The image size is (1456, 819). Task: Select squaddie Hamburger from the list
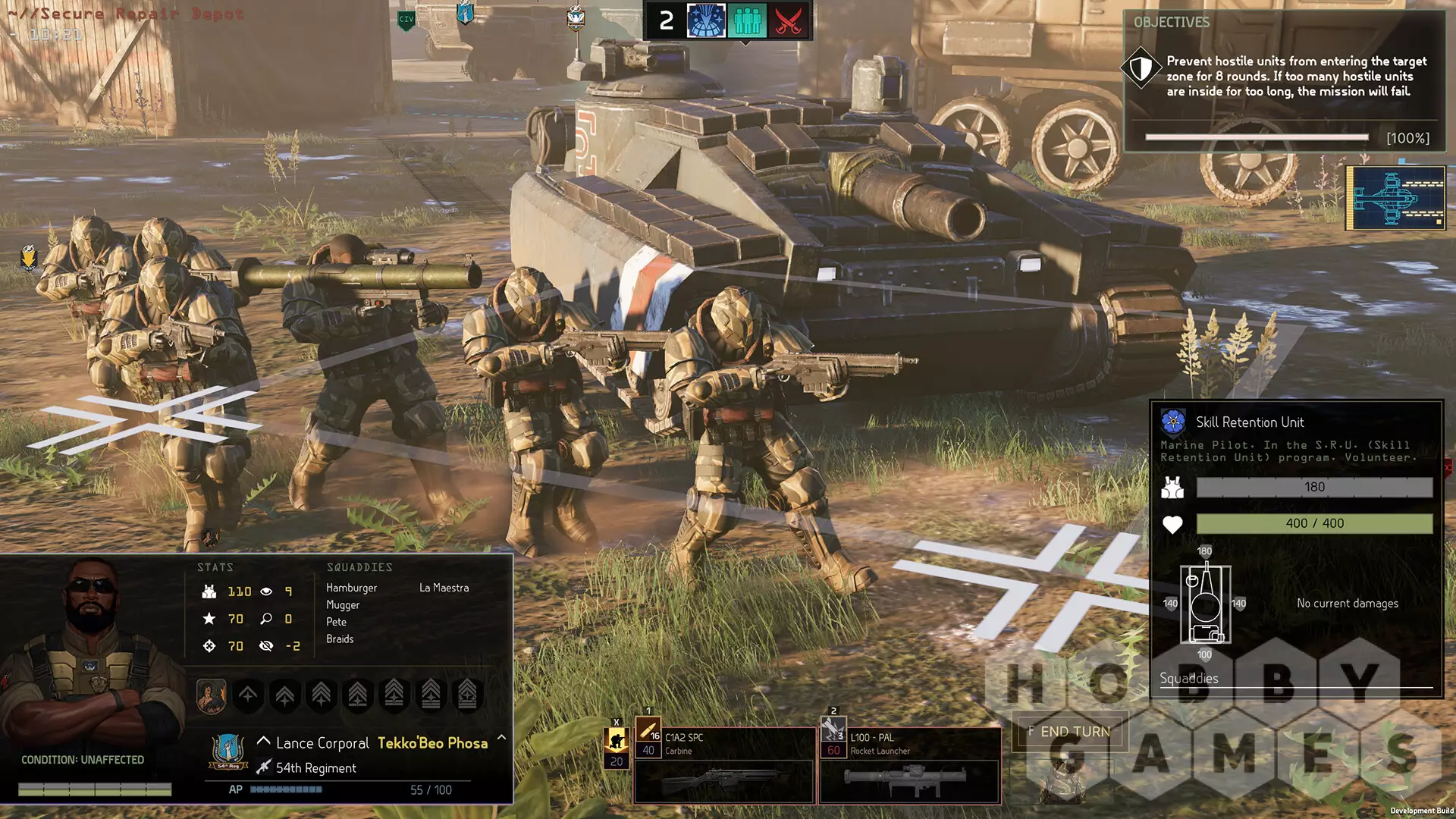(x=351, y=588)
